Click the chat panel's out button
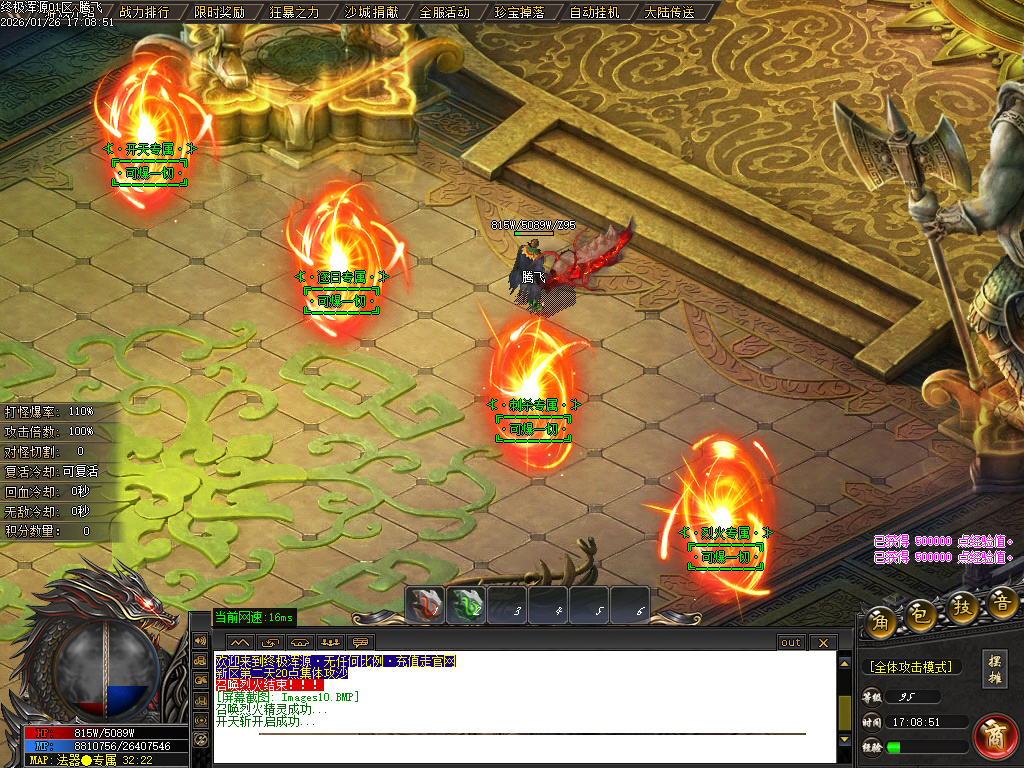 tap(791, 642)
